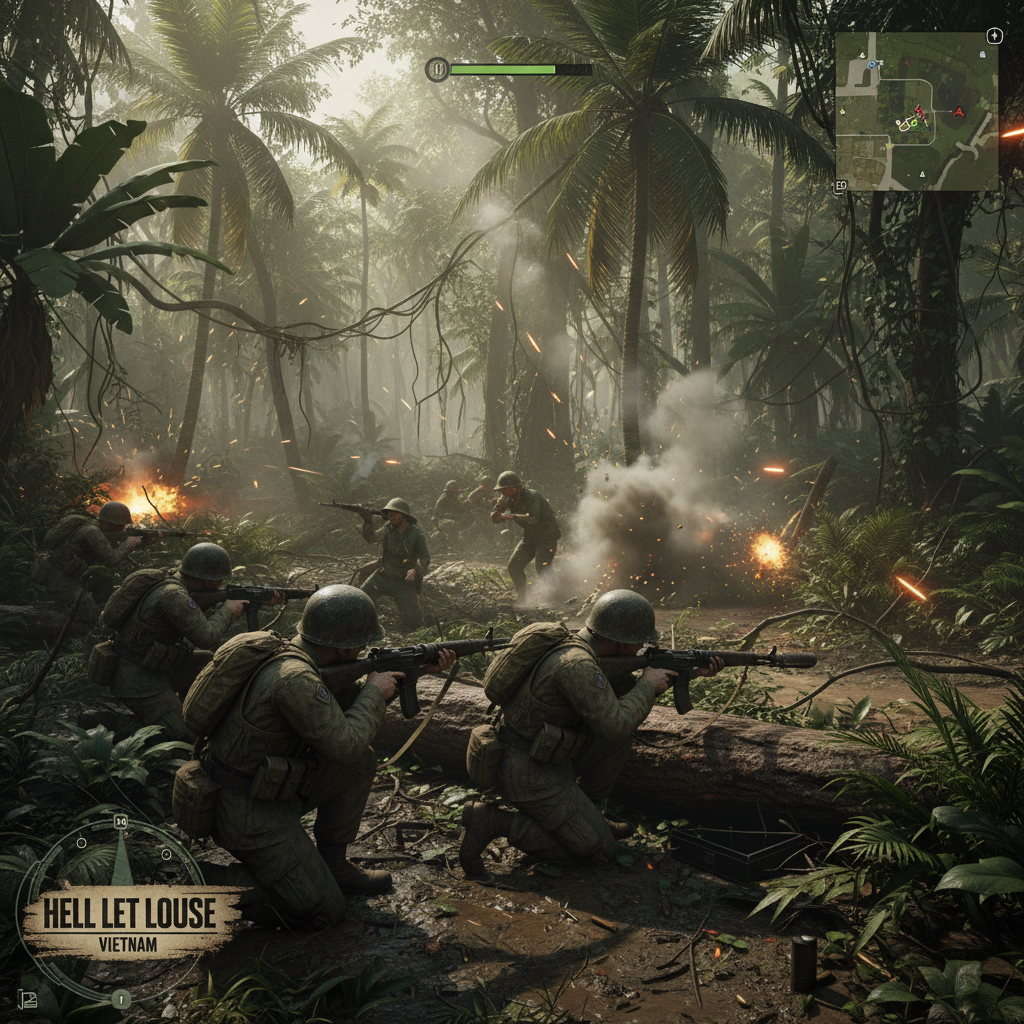The height and width of the screenshot is (1024, 1024).
Task: Click the round icon beside the green bar
Action: (437, 69)
